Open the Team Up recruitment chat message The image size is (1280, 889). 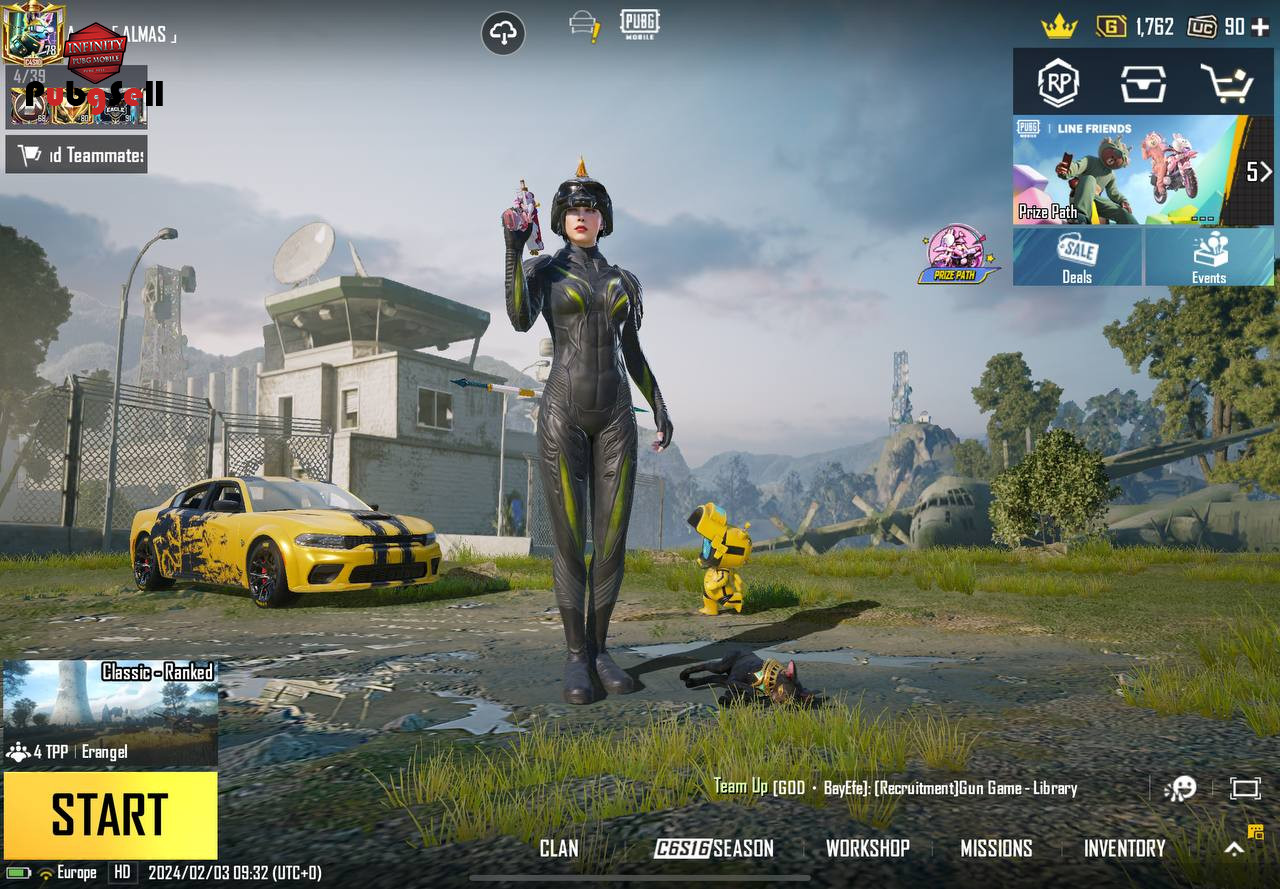[x=895, y=788]
